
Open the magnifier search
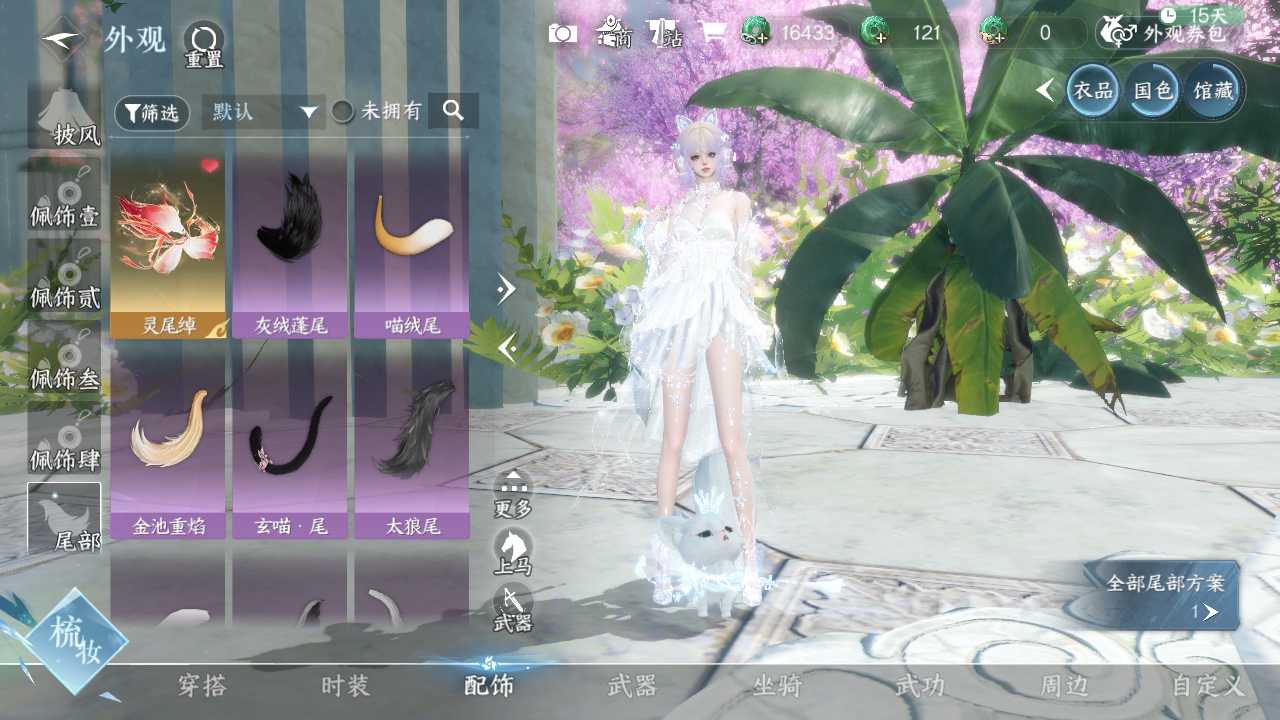point(453,111)
